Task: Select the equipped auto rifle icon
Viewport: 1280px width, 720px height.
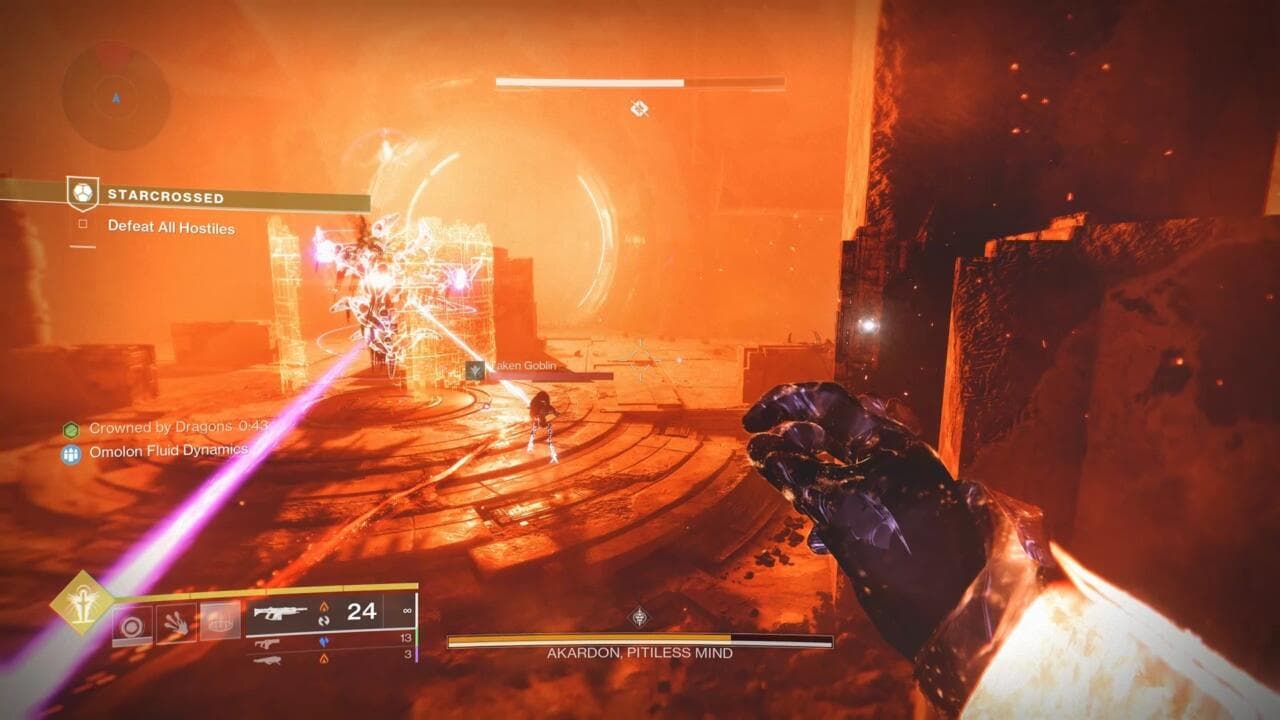Action: coord(281,611)
